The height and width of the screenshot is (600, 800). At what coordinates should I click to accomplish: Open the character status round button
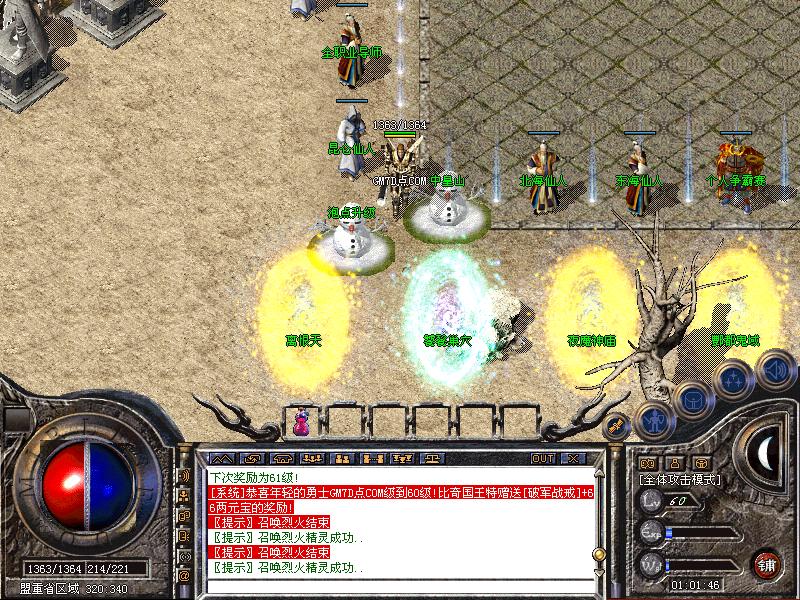[x=653, y=420]
